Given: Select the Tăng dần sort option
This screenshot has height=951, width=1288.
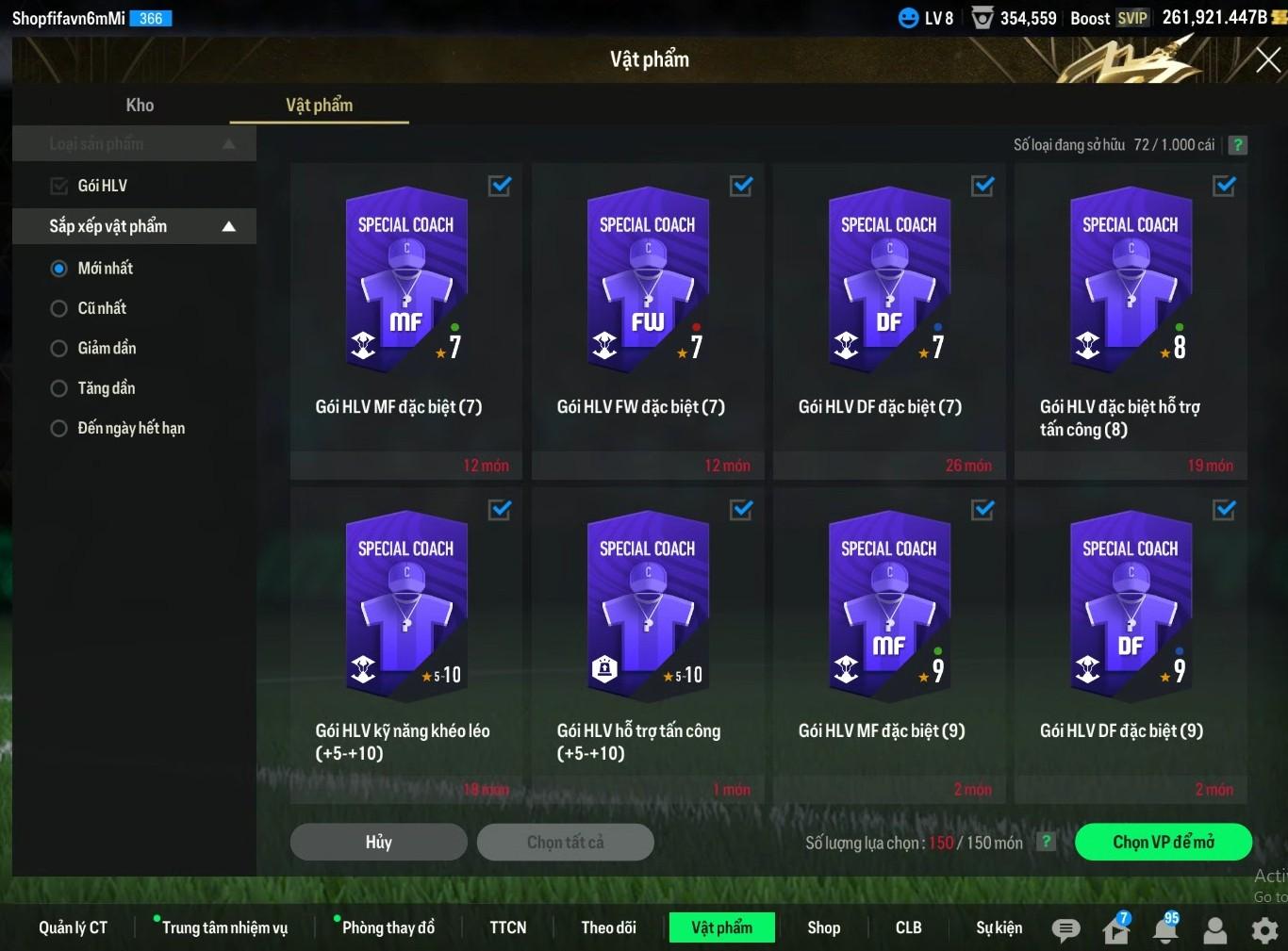Looking at the screenshot, I should point(59,388).
